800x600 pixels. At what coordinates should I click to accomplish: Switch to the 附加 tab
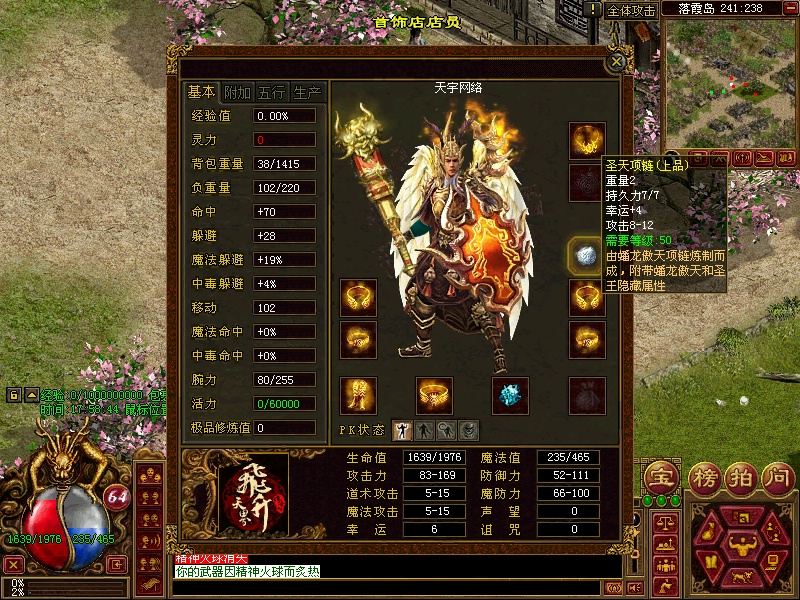pyautogui.click(x=237, y=92)
